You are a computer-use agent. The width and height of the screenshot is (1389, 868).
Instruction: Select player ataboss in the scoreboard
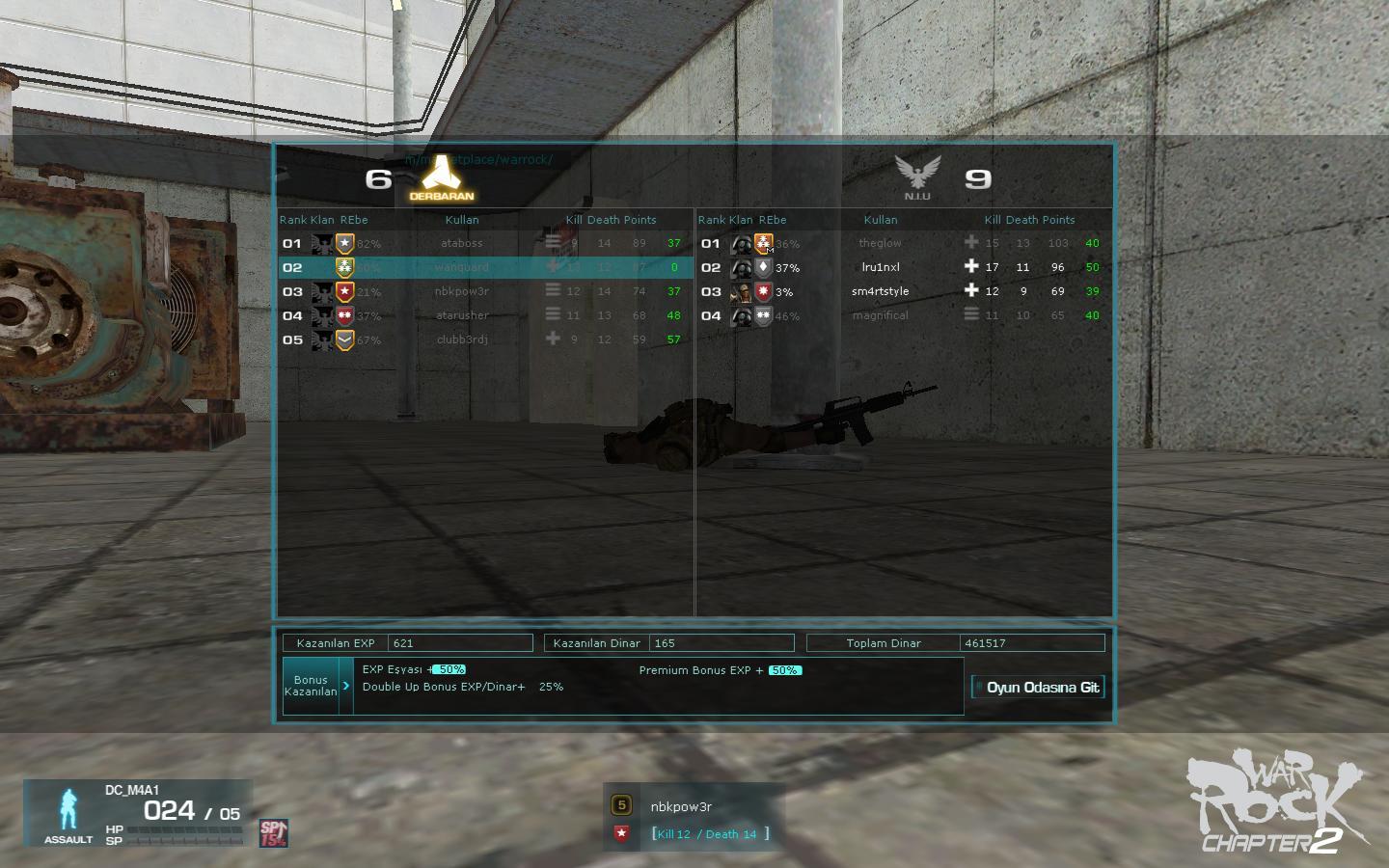[x=462, y=243]
